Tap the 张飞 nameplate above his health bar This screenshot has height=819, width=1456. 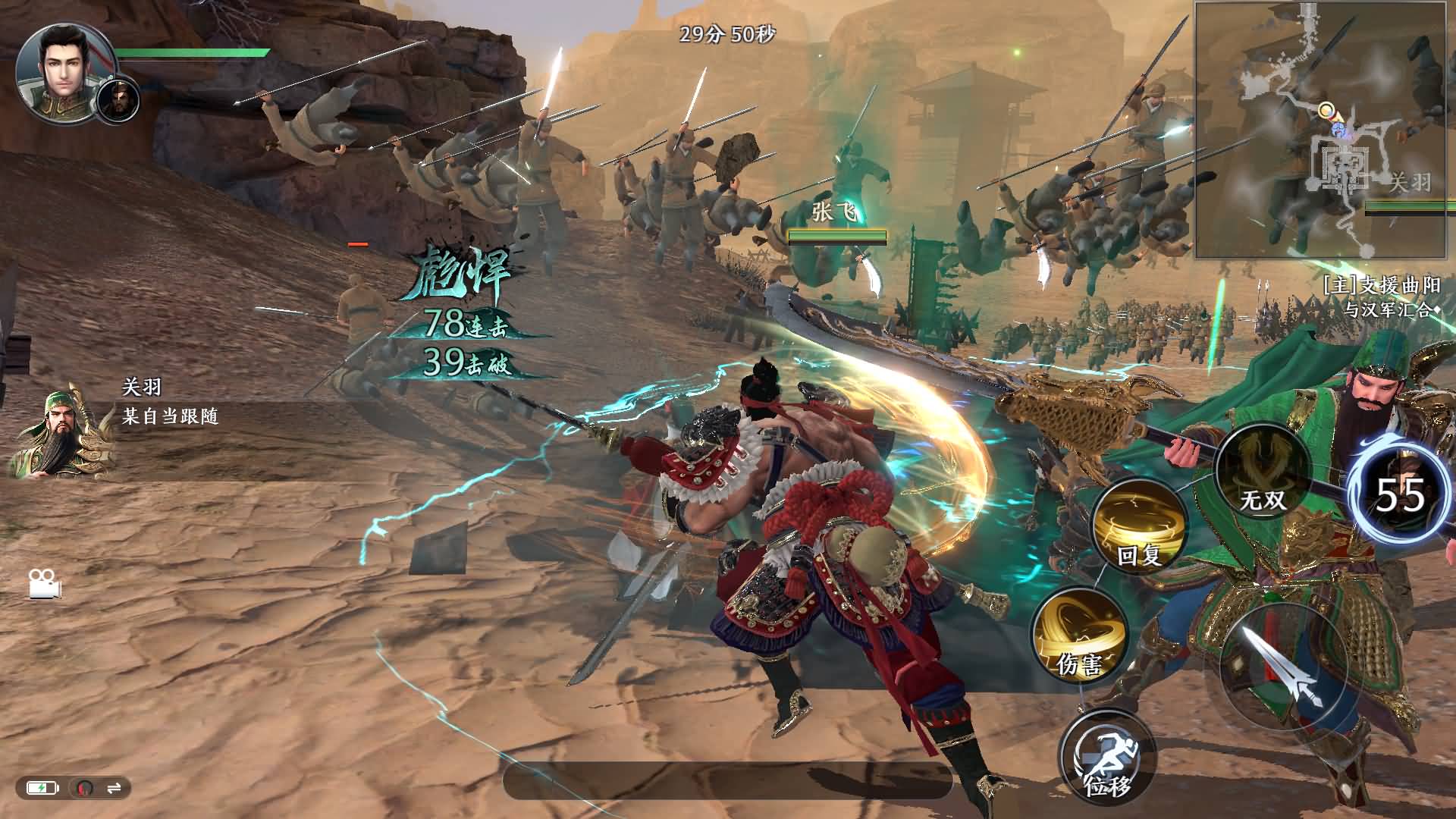(834, 212)
